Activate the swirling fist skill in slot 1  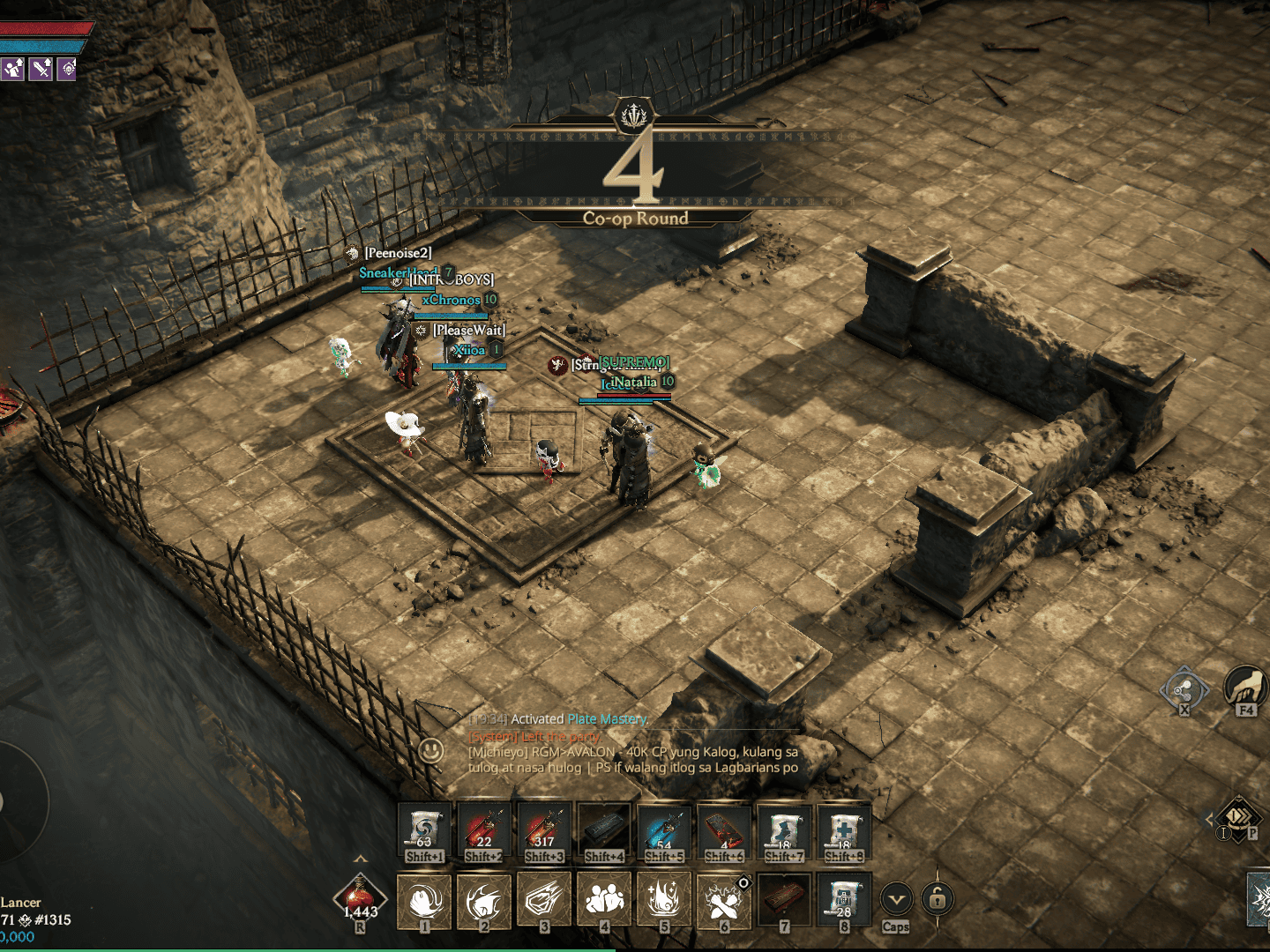[424, 901]
